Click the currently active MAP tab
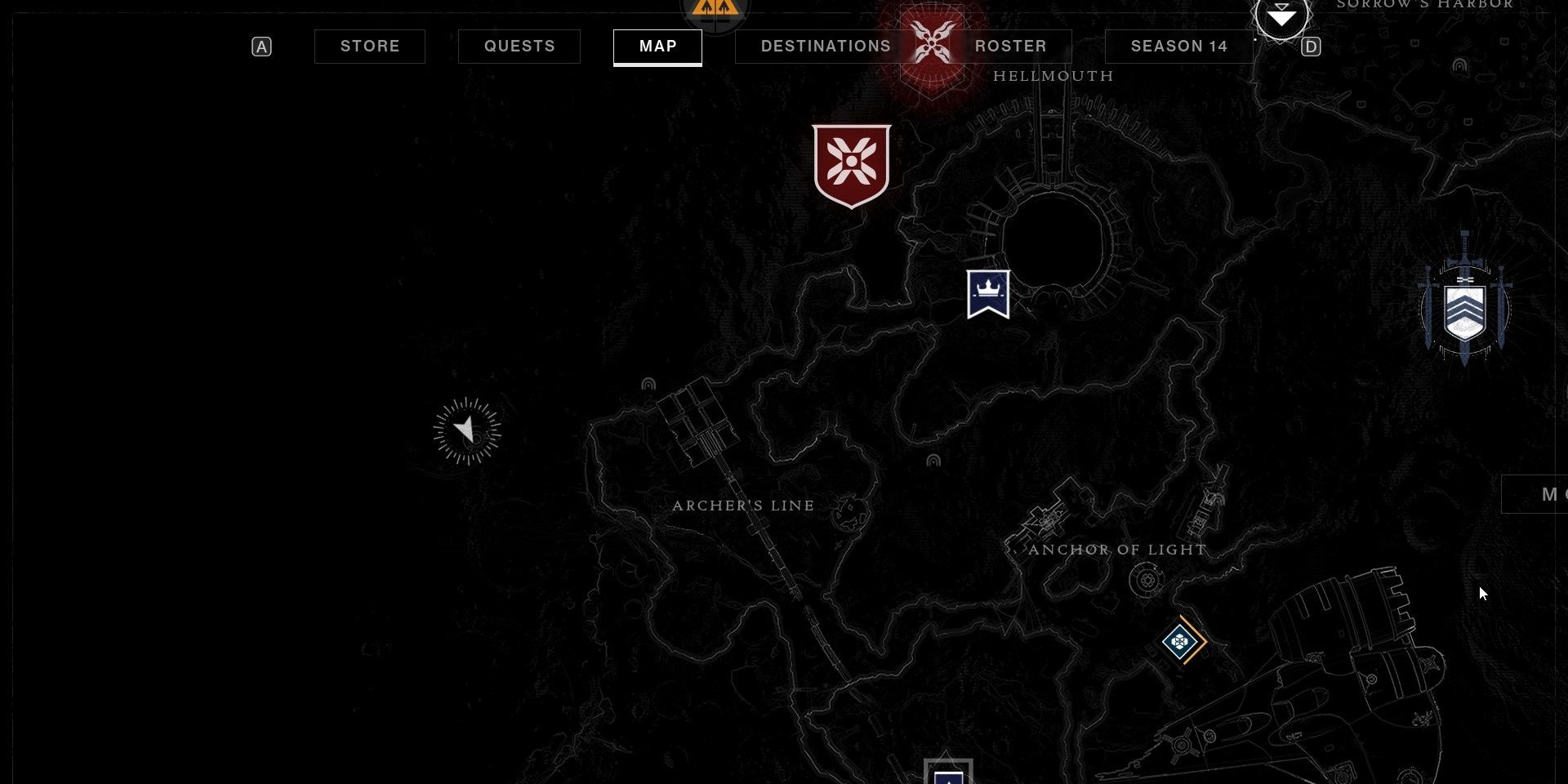Image resolution: width=1568 pixels, height=784 pixels. [658, 47]
